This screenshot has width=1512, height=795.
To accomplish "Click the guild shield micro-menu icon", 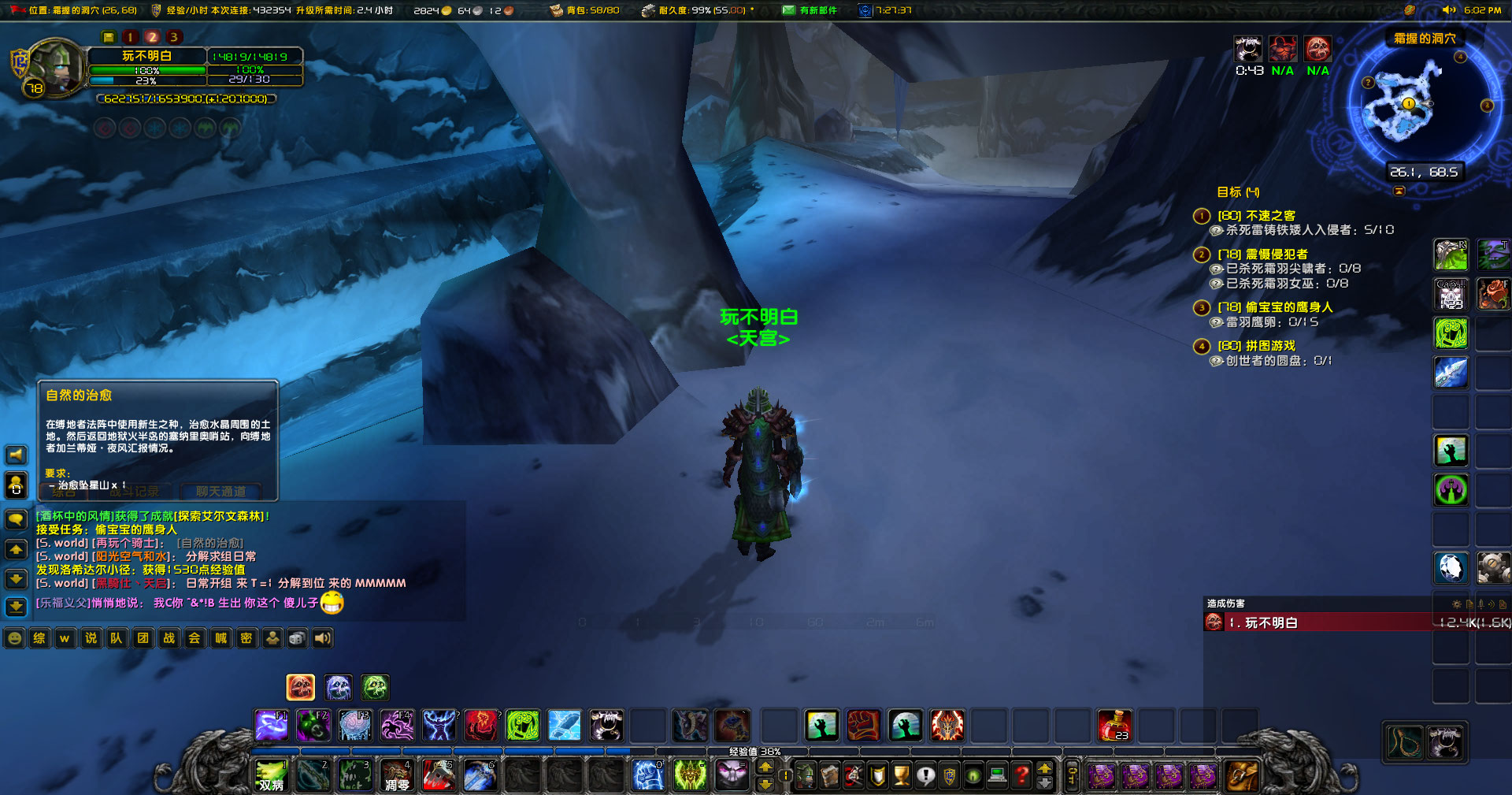I will coord(950,775).
